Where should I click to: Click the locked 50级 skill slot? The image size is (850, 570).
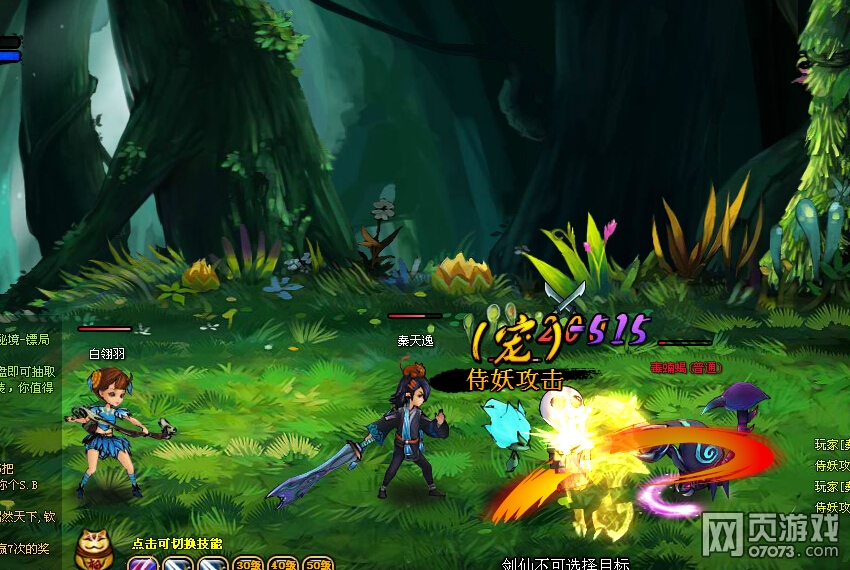tap(318, 564)
